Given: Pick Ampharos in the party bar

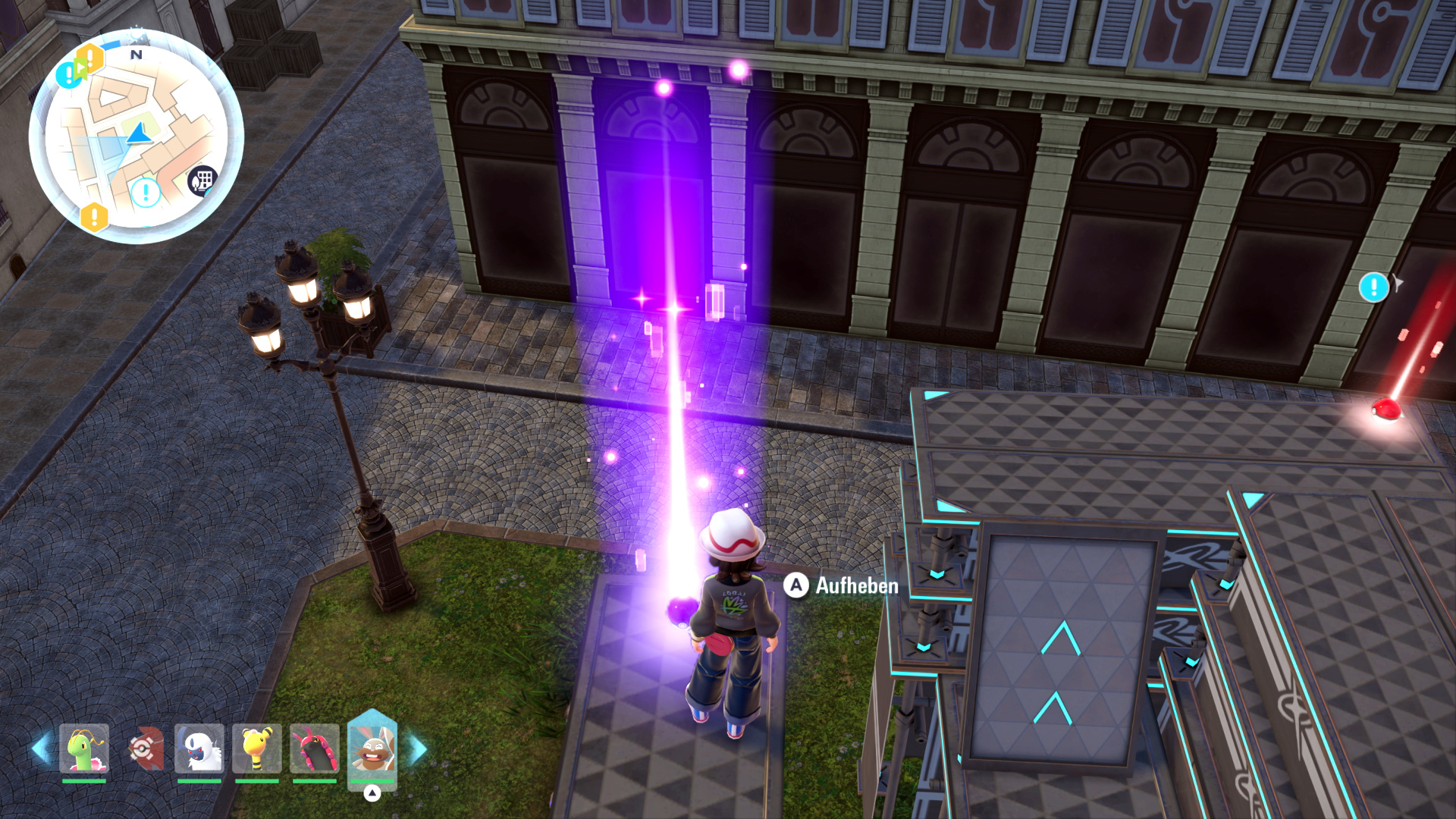Looking at the screenshot, I should [257, 748].
